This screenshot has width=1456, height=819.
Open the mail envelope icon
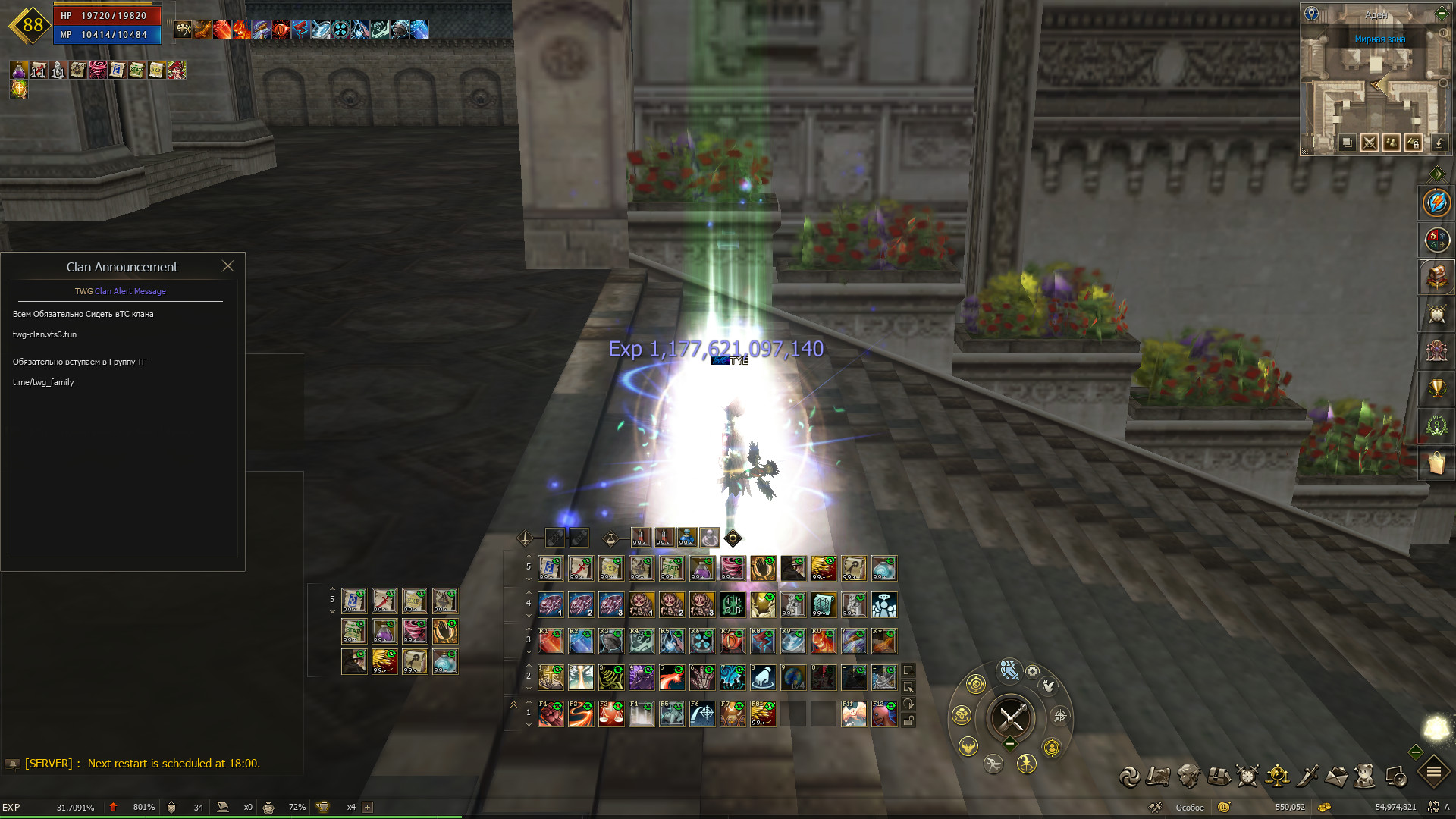1337,777
